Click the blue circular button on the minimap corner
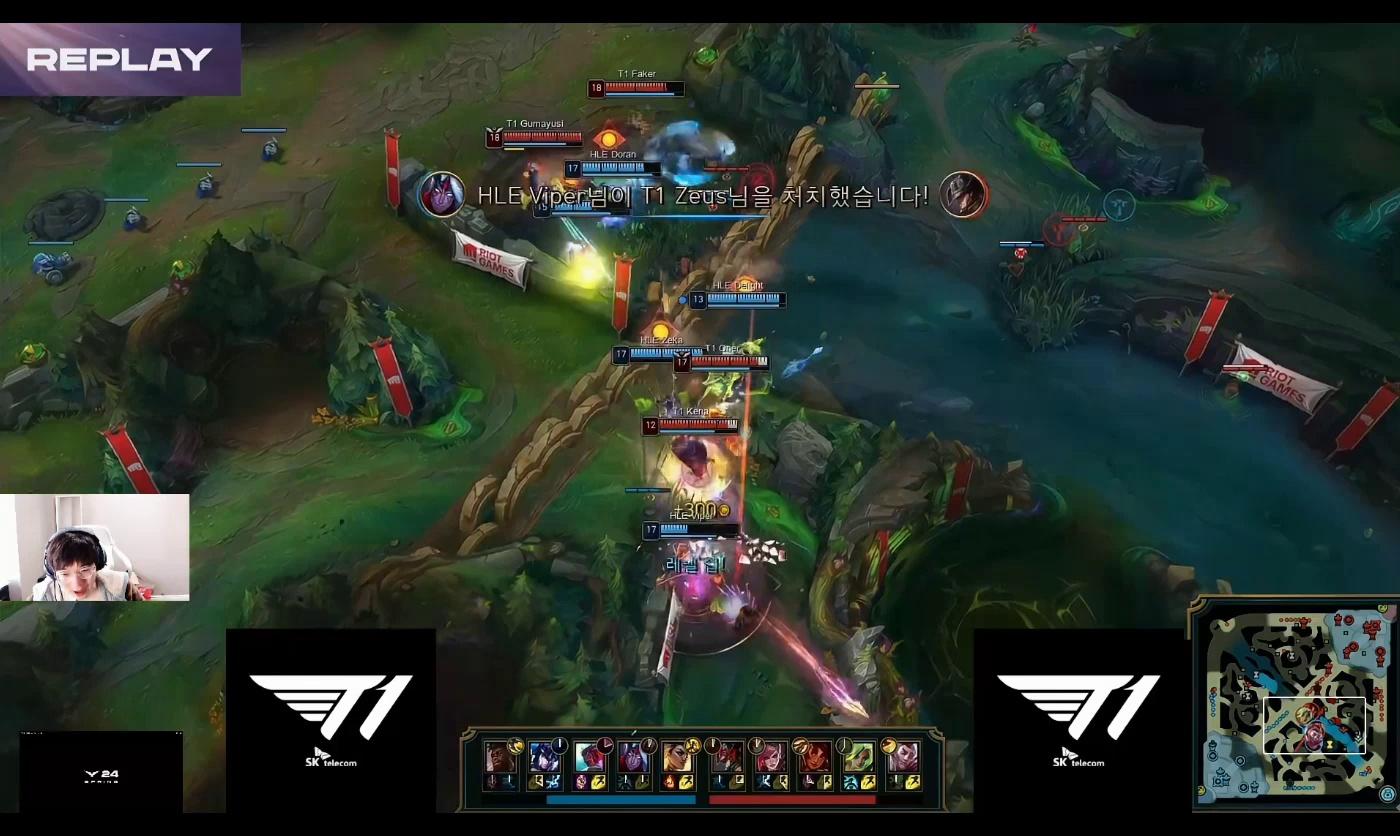This screenshot has height=836, width=1400. click(1387, 794)
